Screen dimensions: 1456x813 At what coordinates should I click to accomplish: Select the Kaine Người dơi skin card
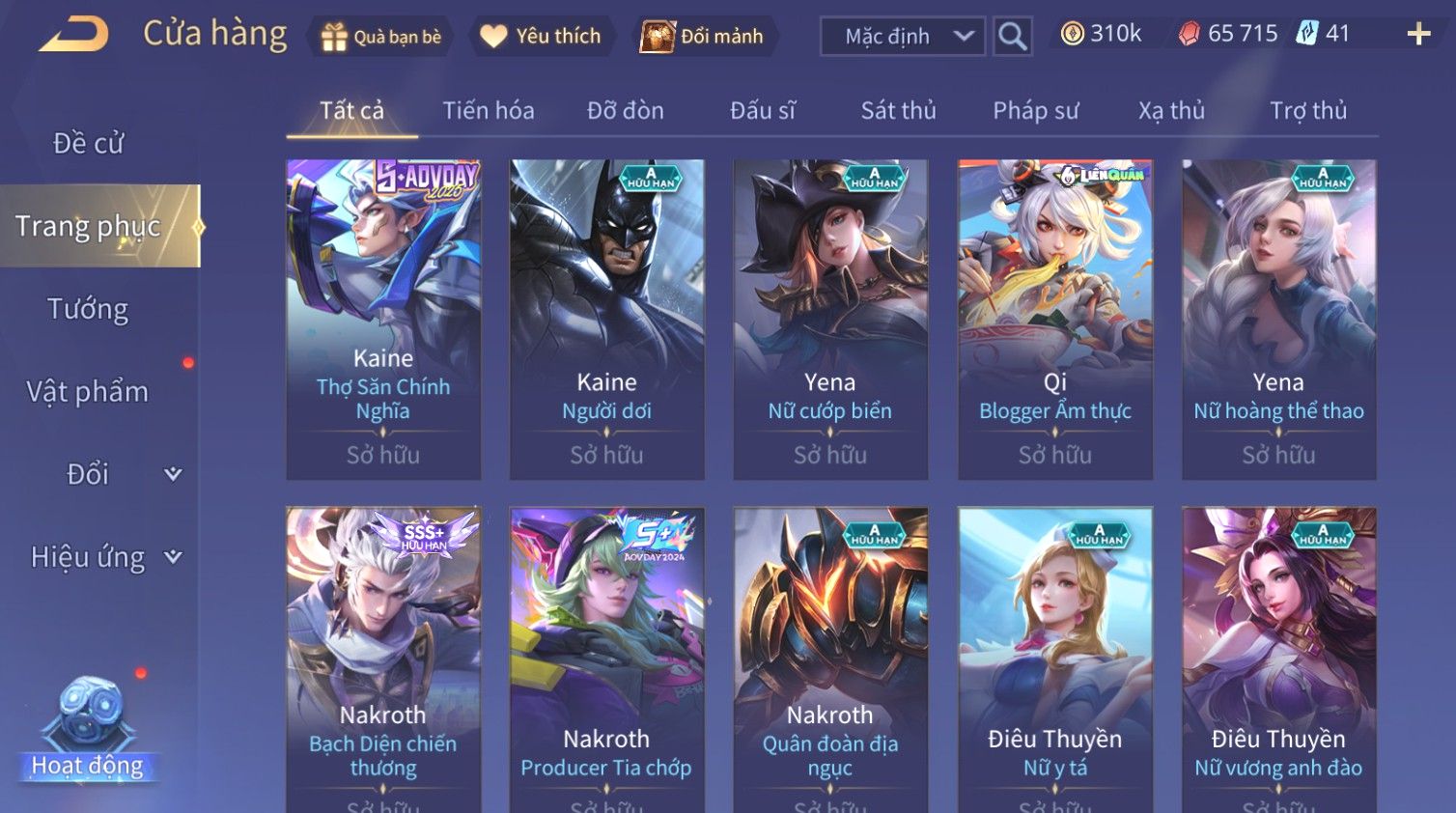[x=606, y=319]
